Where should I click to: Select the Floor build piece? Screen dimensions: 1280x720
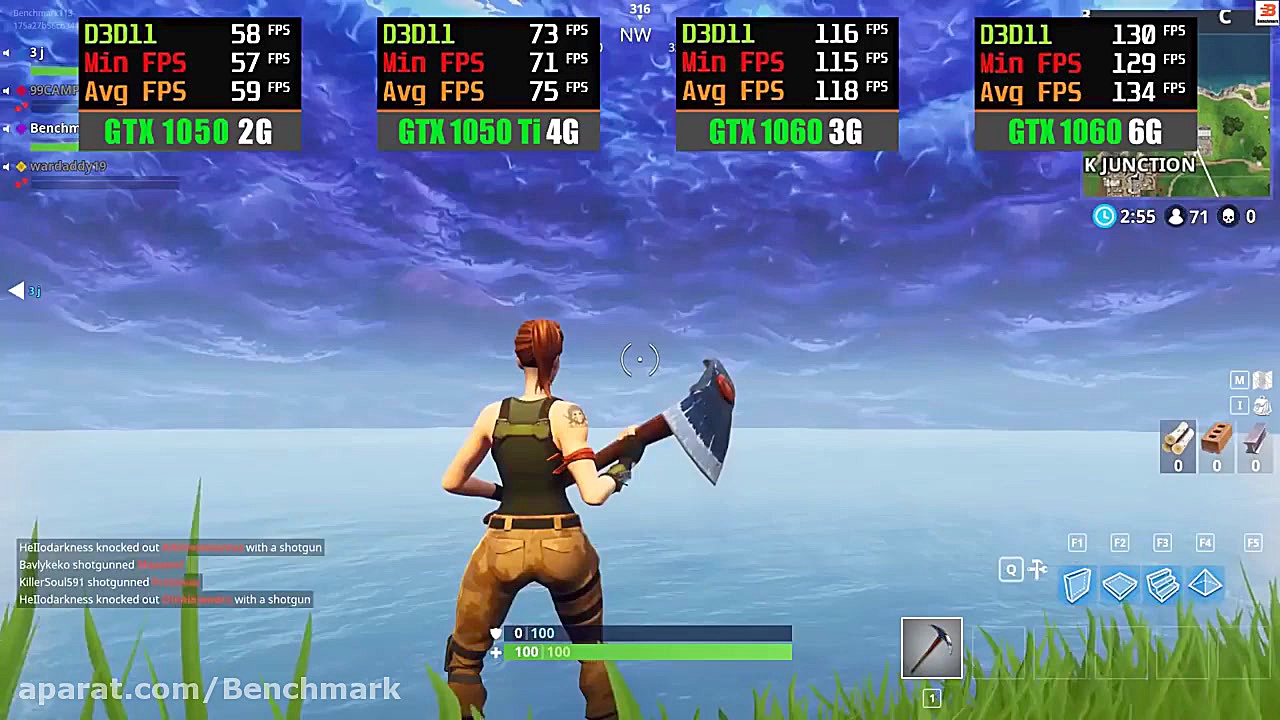(x=1120, y=585)
